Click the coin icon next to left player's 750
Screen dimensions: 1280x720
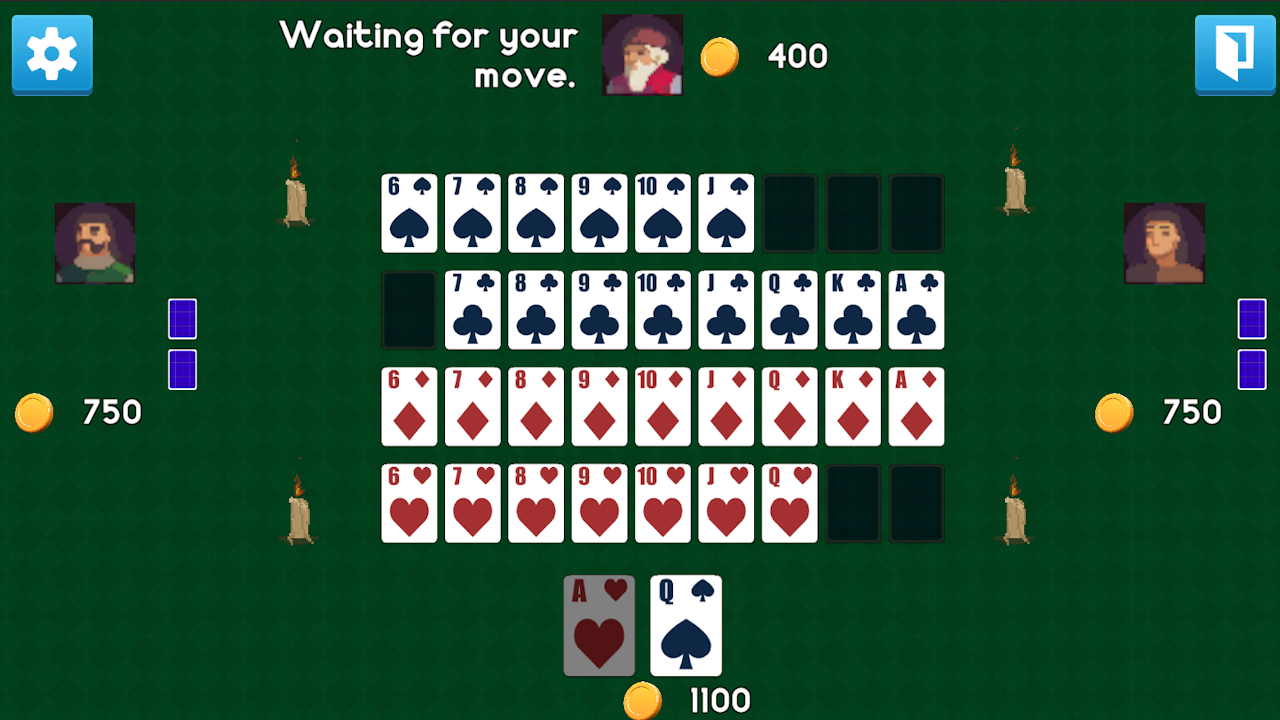tap(33, 411)
